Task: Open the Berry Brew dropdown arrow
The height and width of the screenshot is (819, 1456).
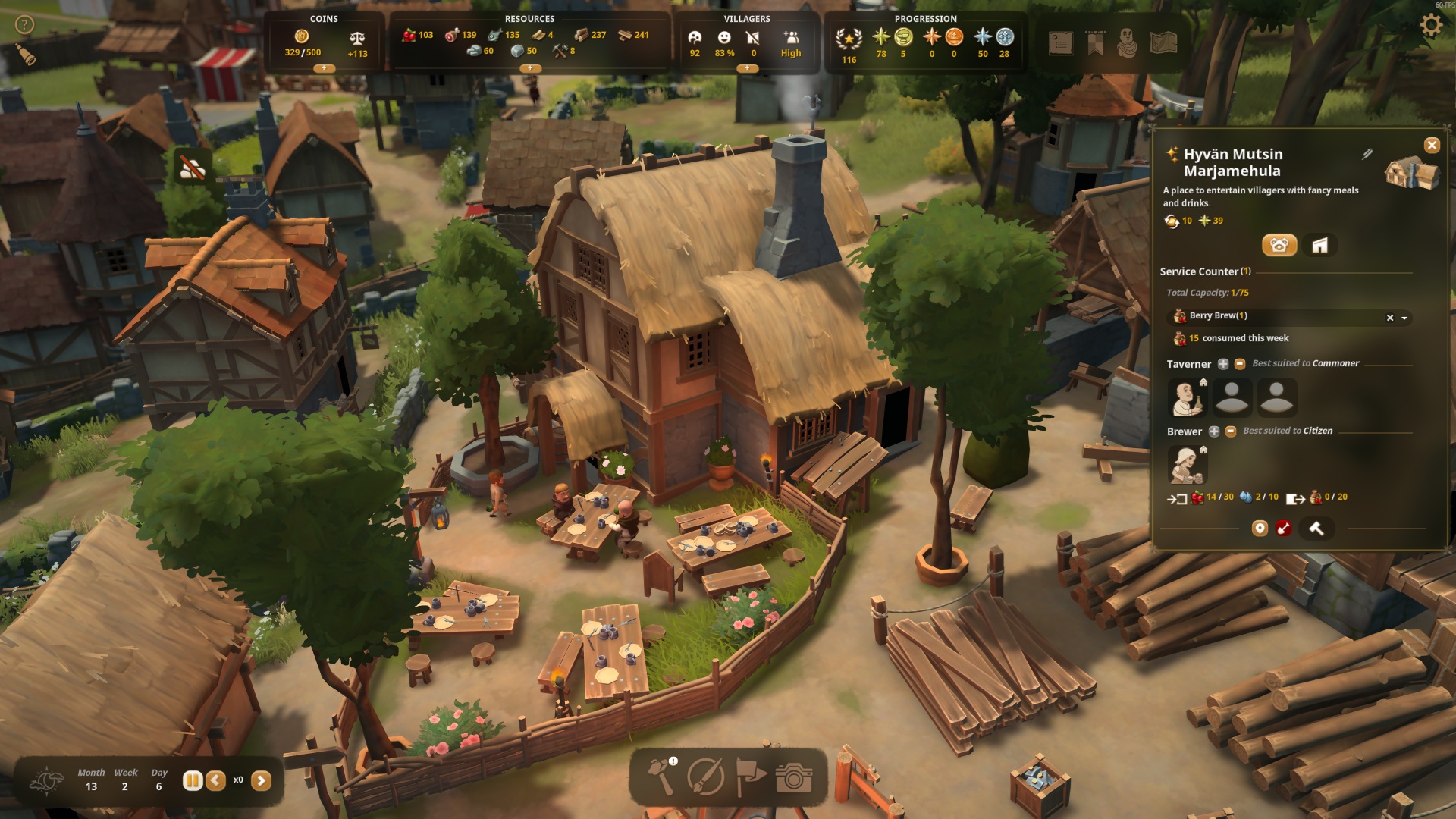Action: 1404,318
